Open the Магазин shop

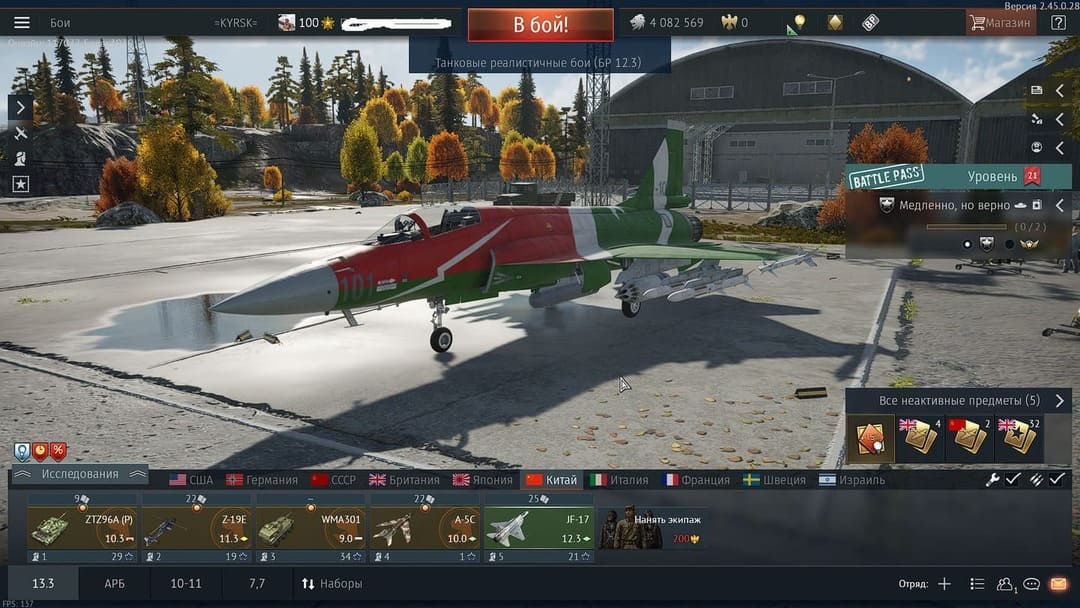(x=1000, y=23)
